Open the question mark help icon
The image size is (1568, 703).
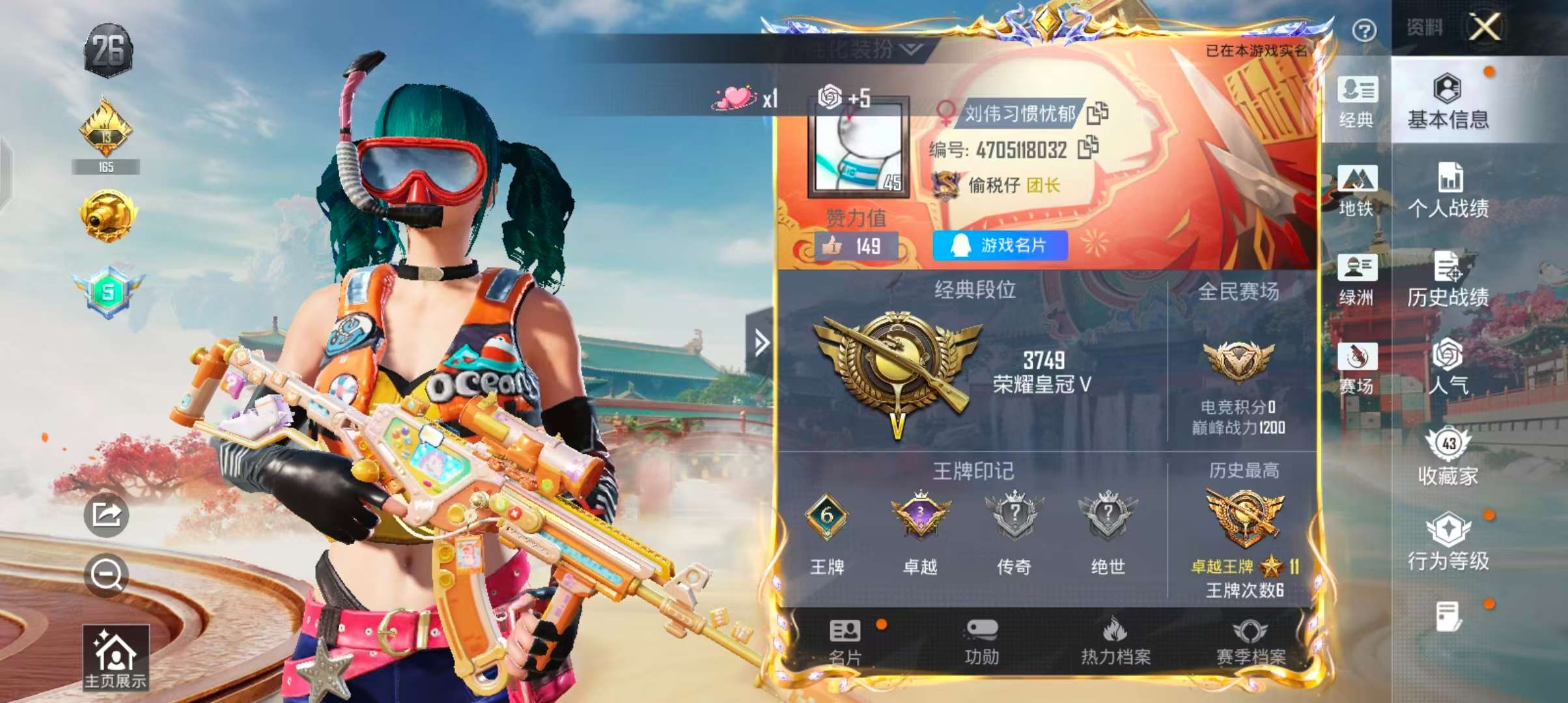tap(1364, 31)
